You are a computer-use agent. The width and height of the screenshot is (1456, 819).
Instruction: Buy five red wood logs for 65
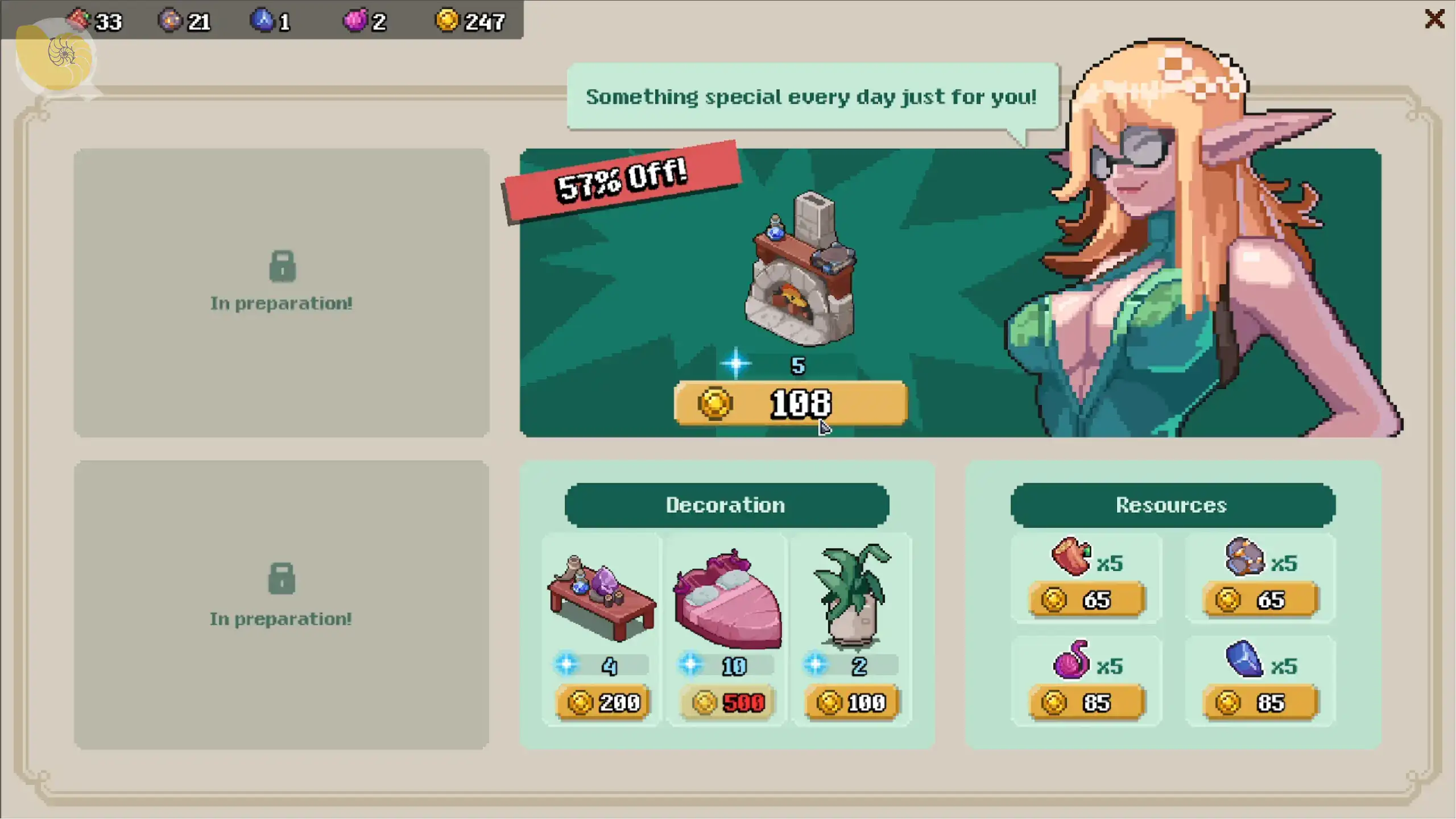1086,600
